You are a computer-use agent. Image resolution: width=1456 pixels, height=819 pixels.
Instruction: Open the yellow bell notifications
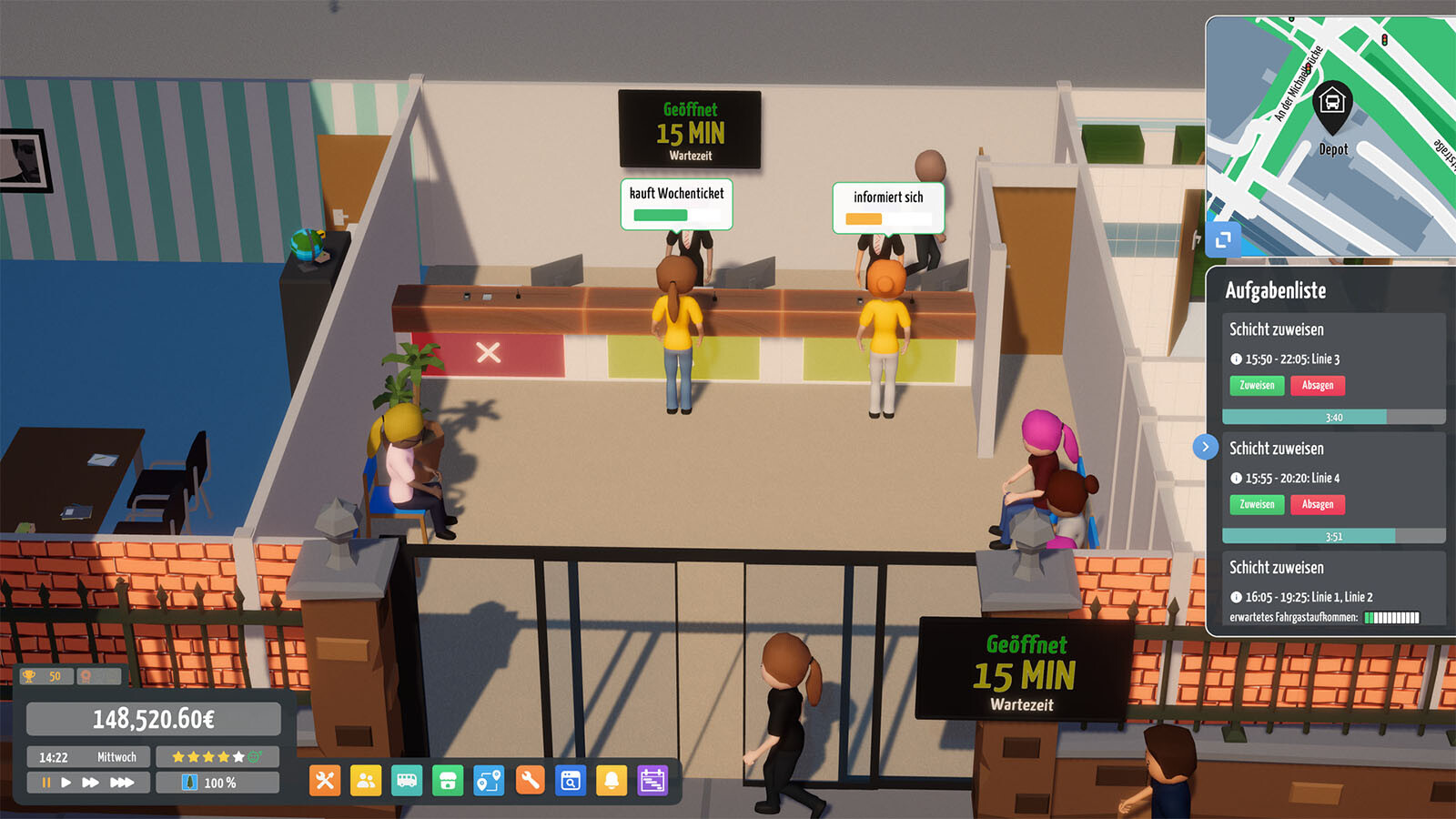(x=612, y=781)
